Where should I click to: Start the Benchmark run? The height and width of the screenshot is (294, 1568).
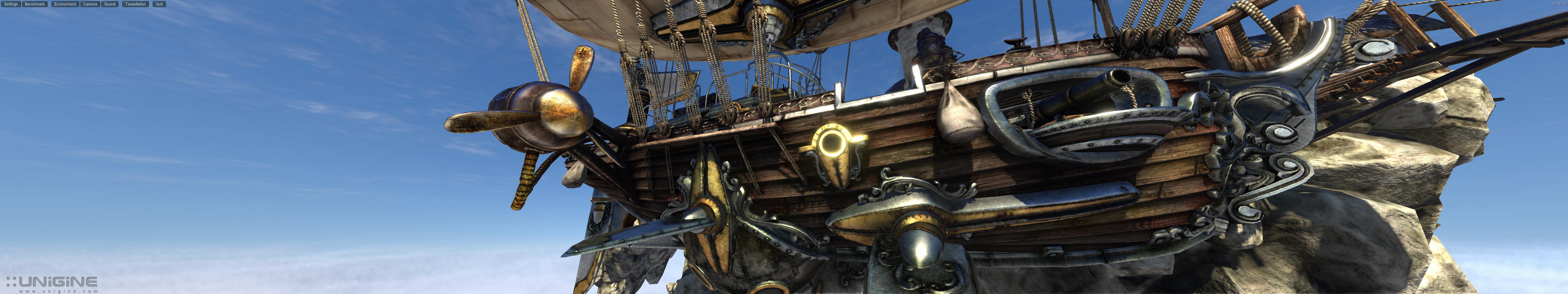click(x=35, y=4)
